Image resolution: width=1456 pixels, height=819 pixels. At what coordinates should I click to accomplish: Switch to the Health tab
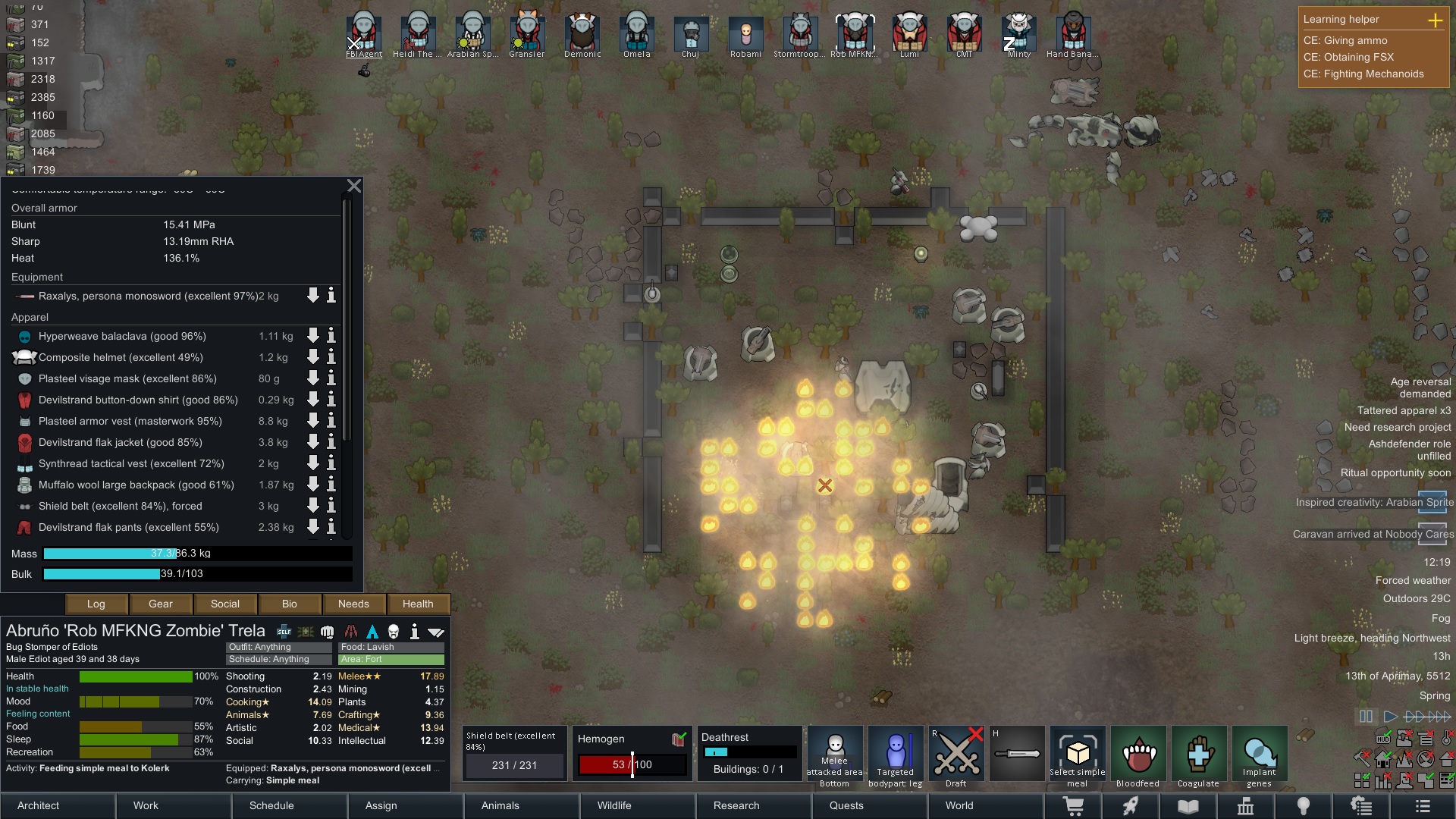pyautogui.click(x=418, y=604)
